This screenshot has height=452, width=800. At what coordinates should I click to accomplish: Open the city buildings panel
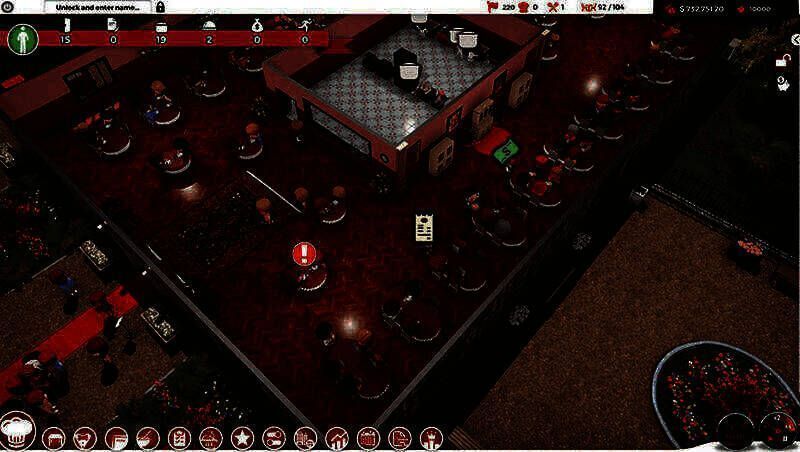(x=306, y=437)
